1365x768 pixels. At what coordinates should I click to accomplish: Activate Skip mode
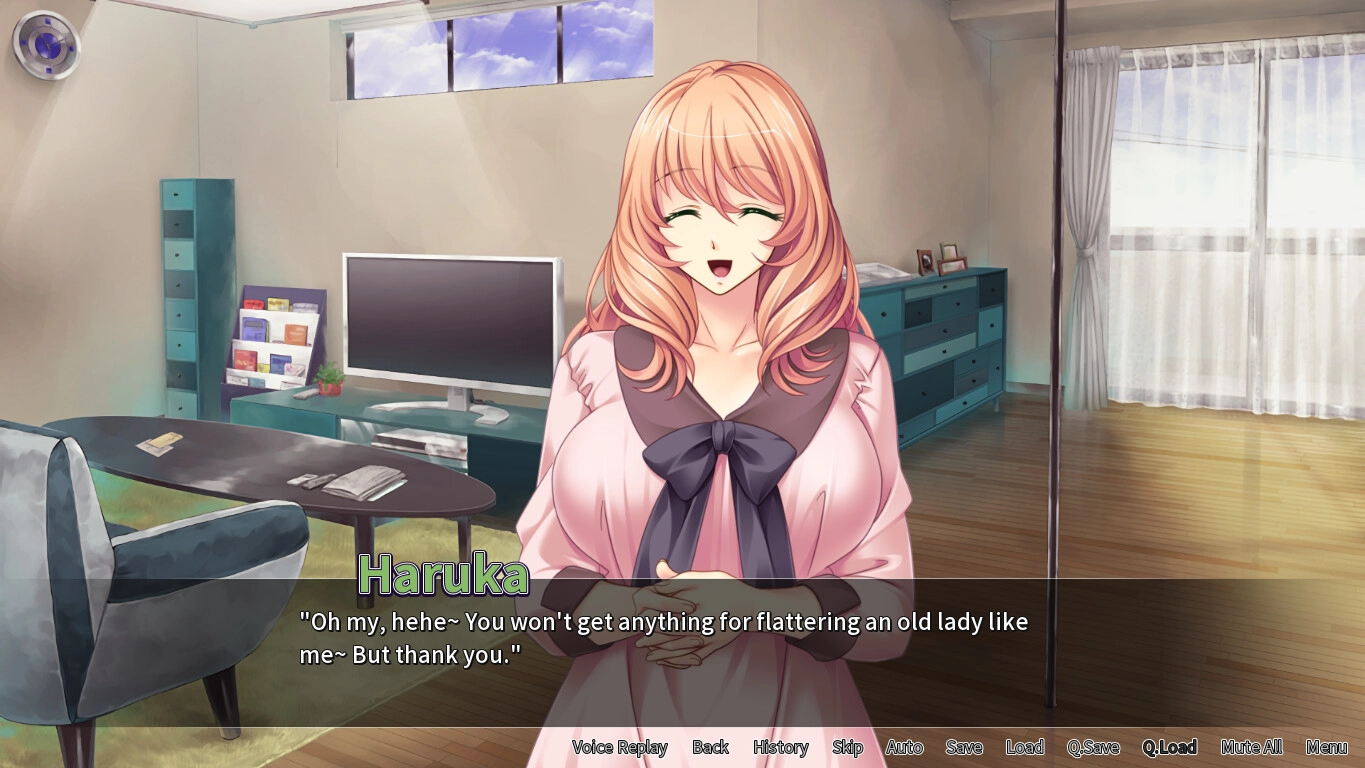coord(847,747)
